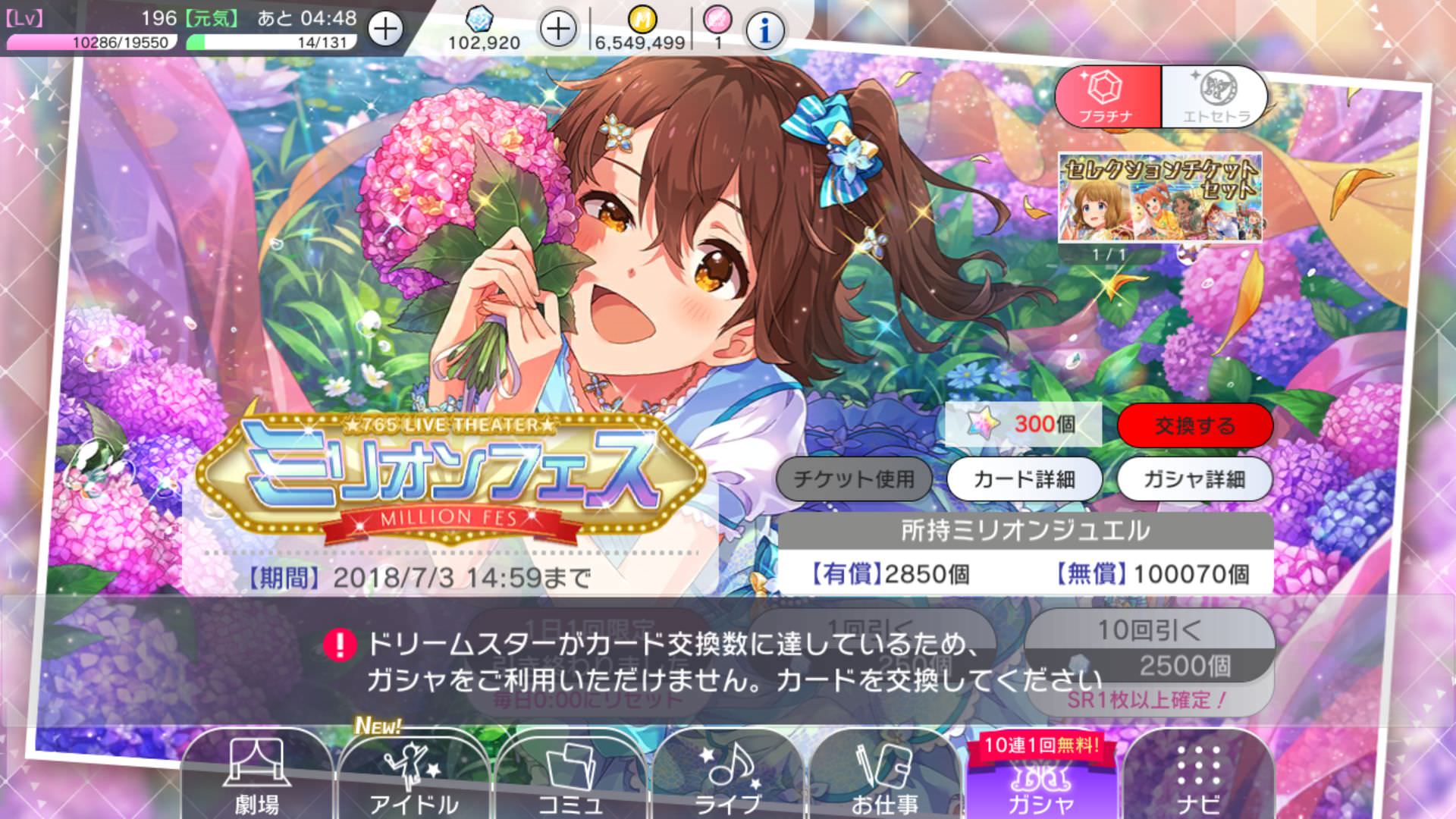Switch to the プラチナ gacha tab
1456x819 pixels.
pos(1108,97)
